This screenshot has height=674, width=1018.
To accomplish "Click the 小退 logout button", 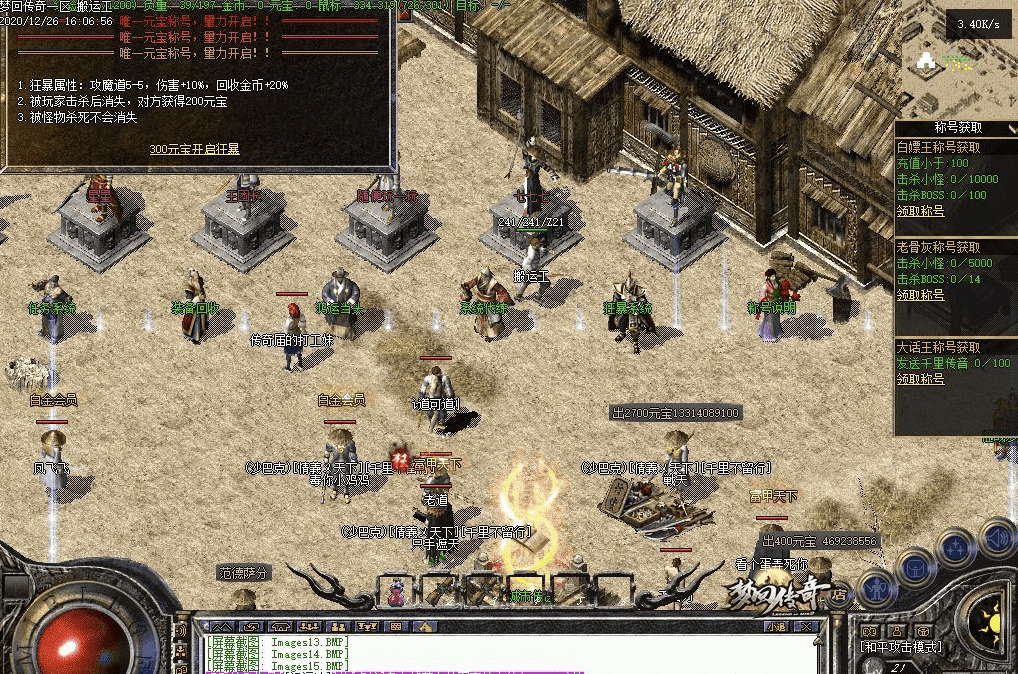I will pyautogui.click(x=776, y=626).
